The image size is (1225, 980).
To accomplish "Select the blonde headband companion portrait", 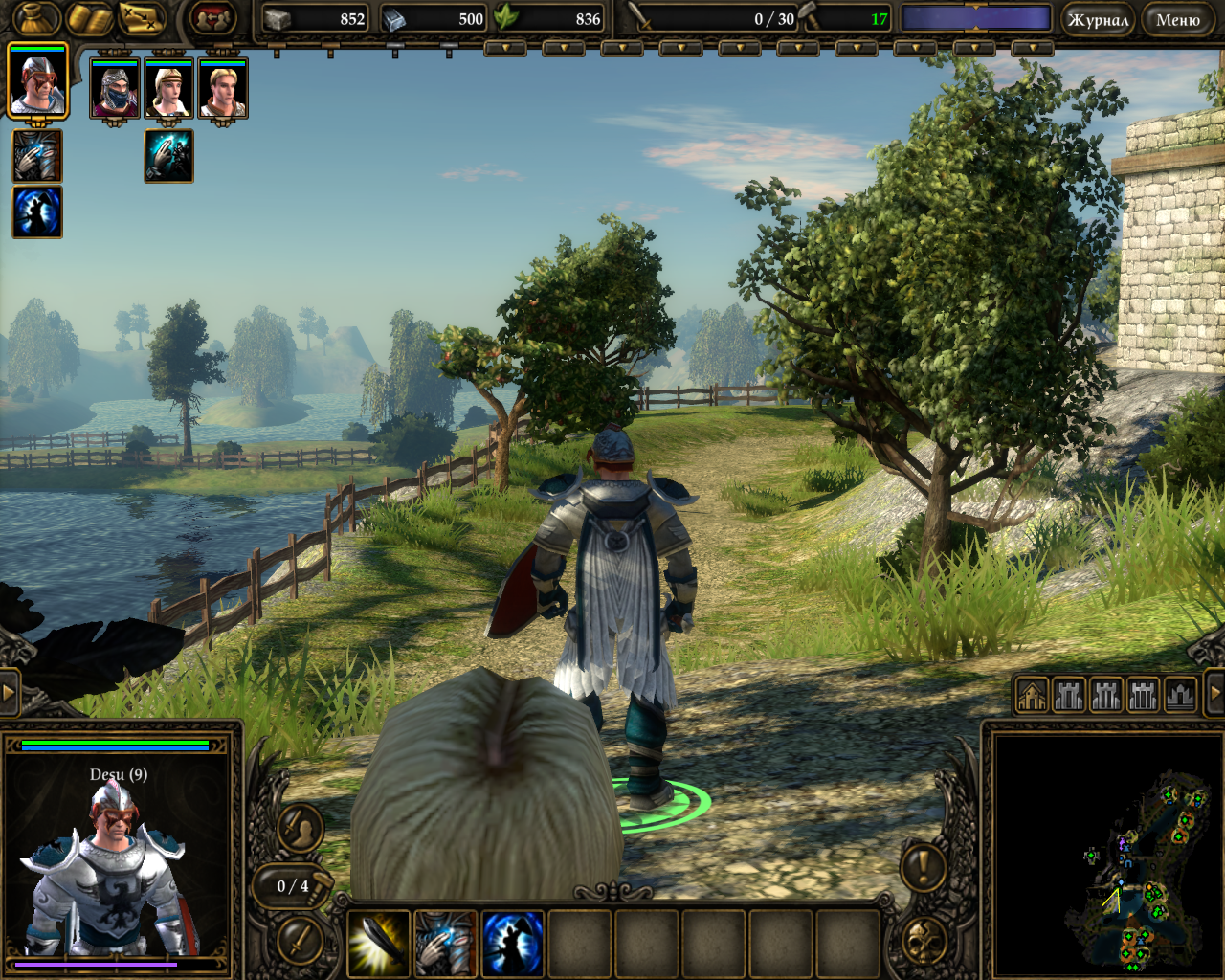I will coord(168,89).
